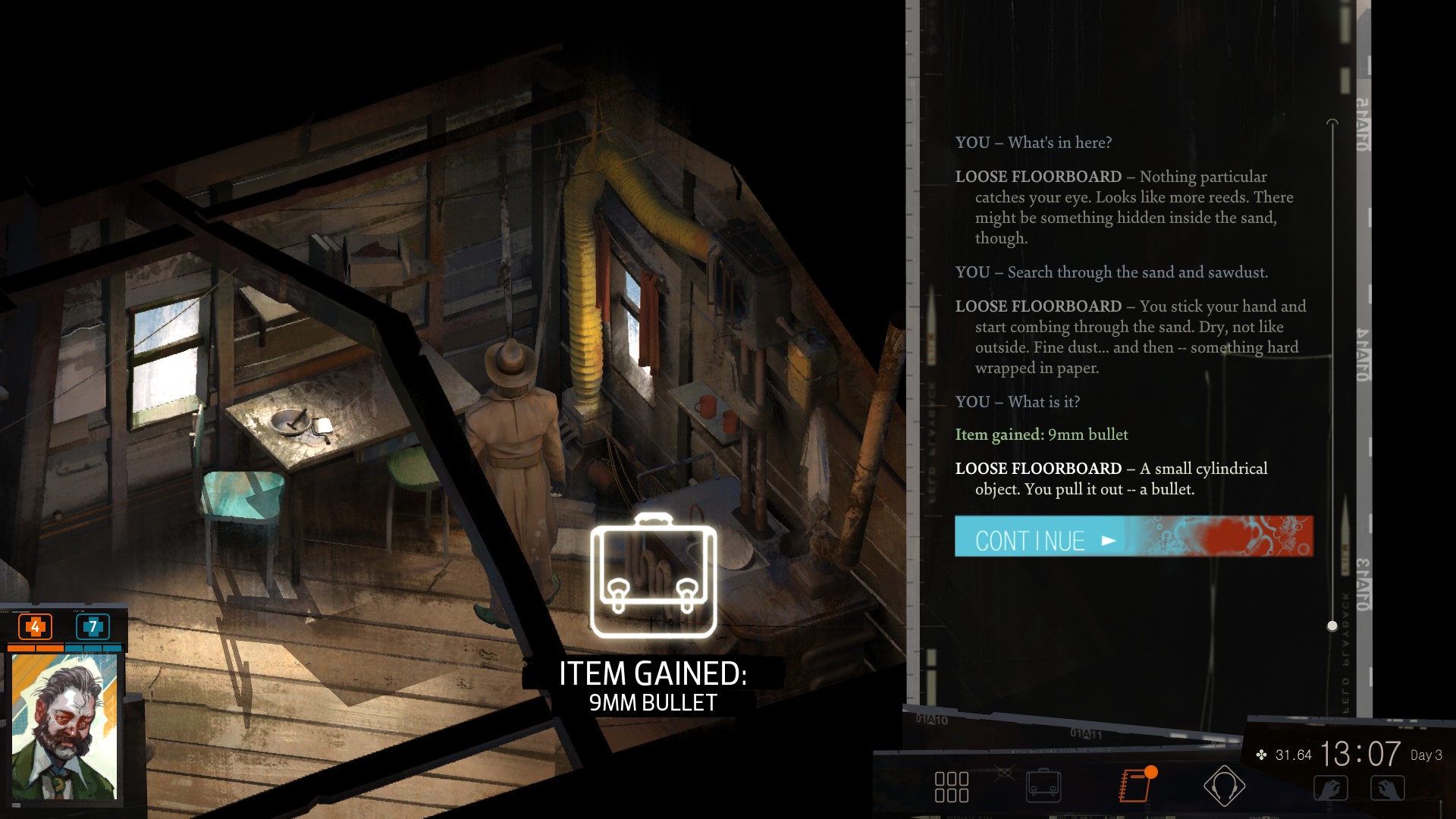Open the orange journal notebook

coord(1136,786)
